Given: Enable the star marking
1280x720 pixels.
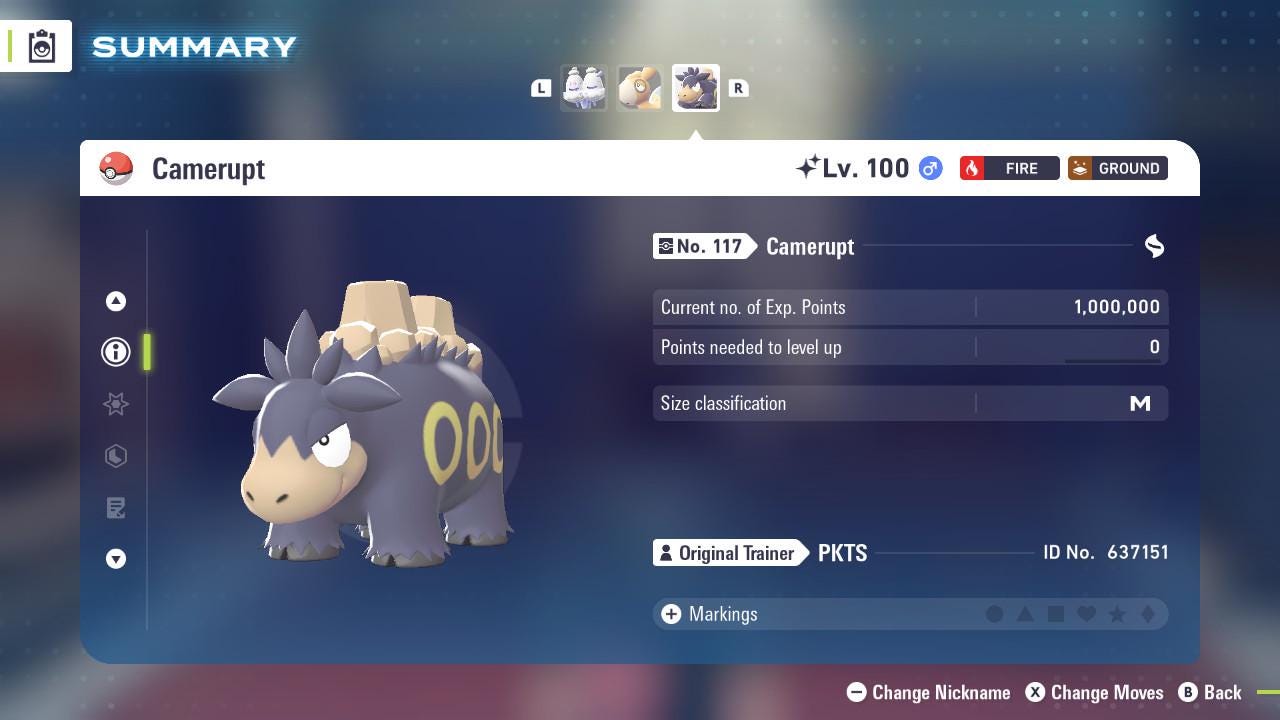Looking at the screenshot, I should (x=1118, y=614).
